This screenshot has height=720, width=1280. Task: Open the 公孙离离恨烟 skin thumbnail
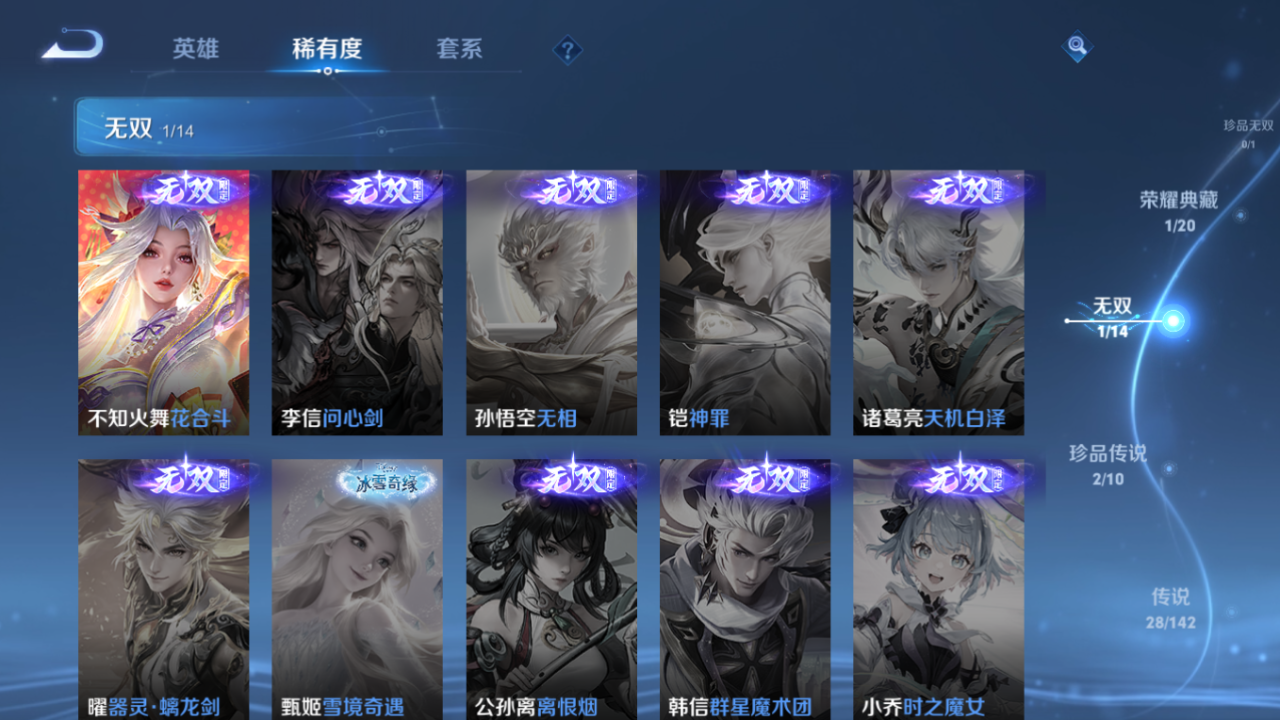pyautogui.click(x=552, y=590)
